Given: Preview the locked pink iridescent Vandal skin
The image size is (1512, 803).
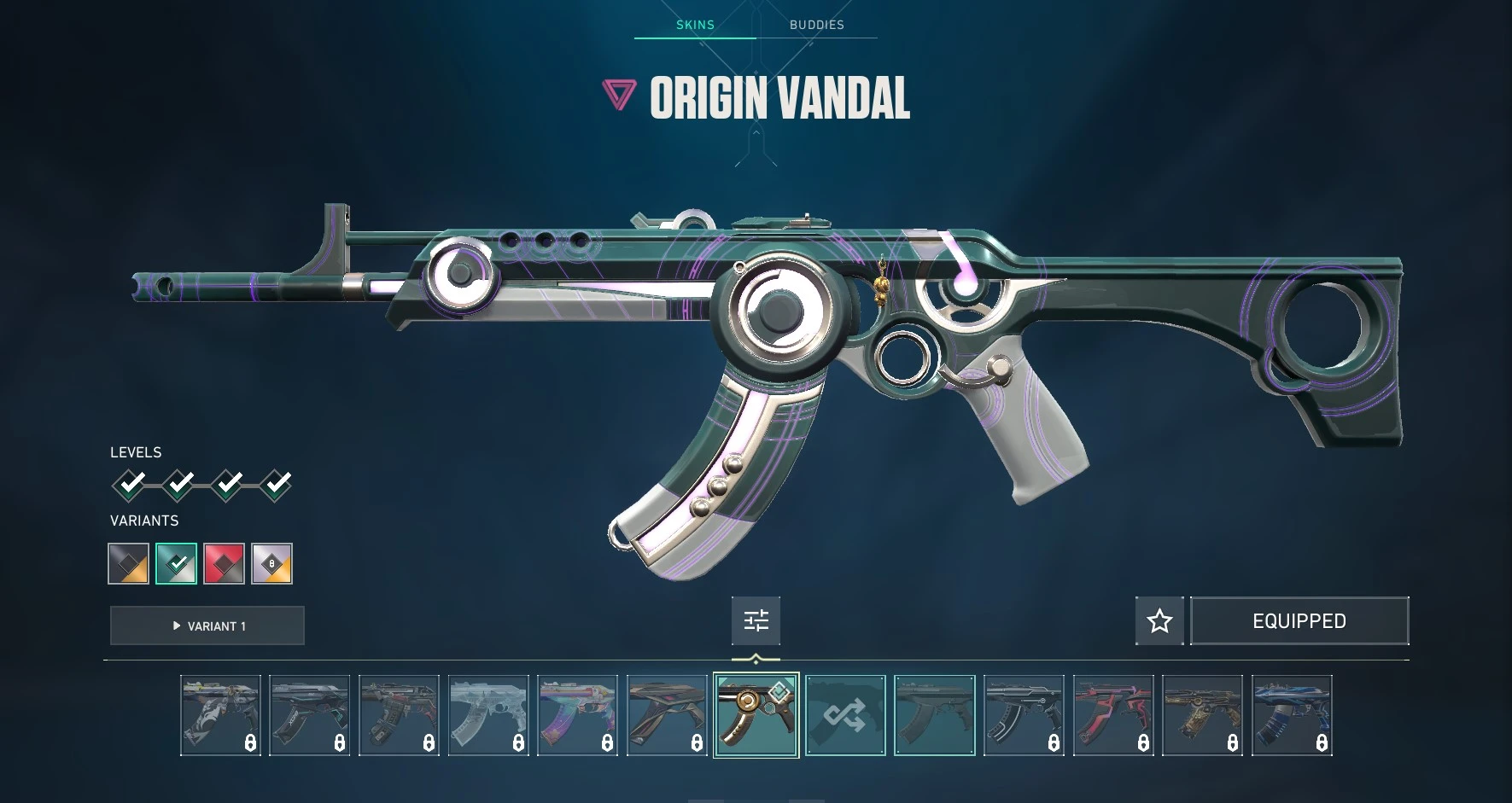Looking at the screenshot, I should click(578, 715).
